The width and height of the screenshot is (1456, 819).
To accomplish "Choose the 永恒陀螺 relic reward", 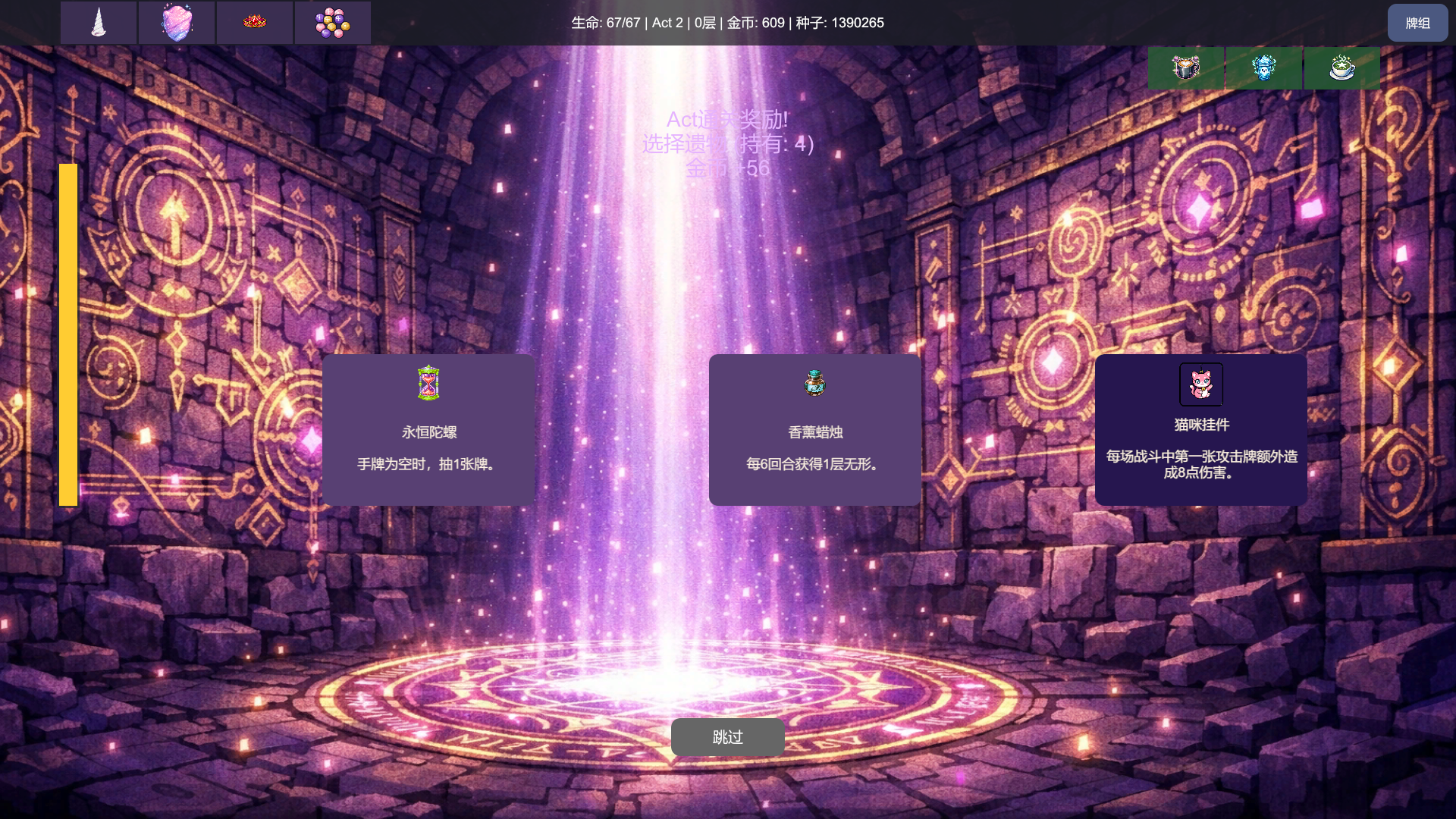I will [x=428, y=429].
